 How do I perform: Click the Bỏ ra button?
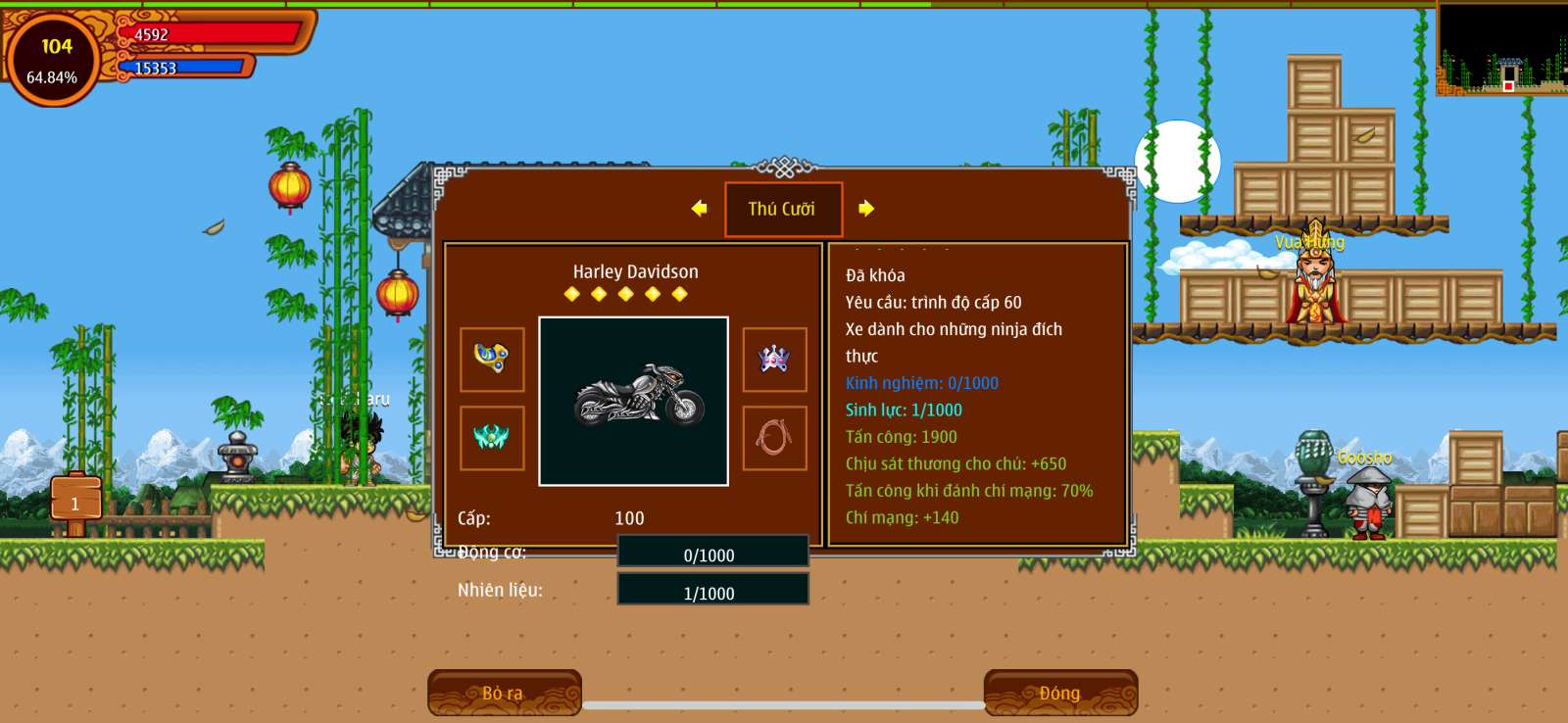[504, 693]
